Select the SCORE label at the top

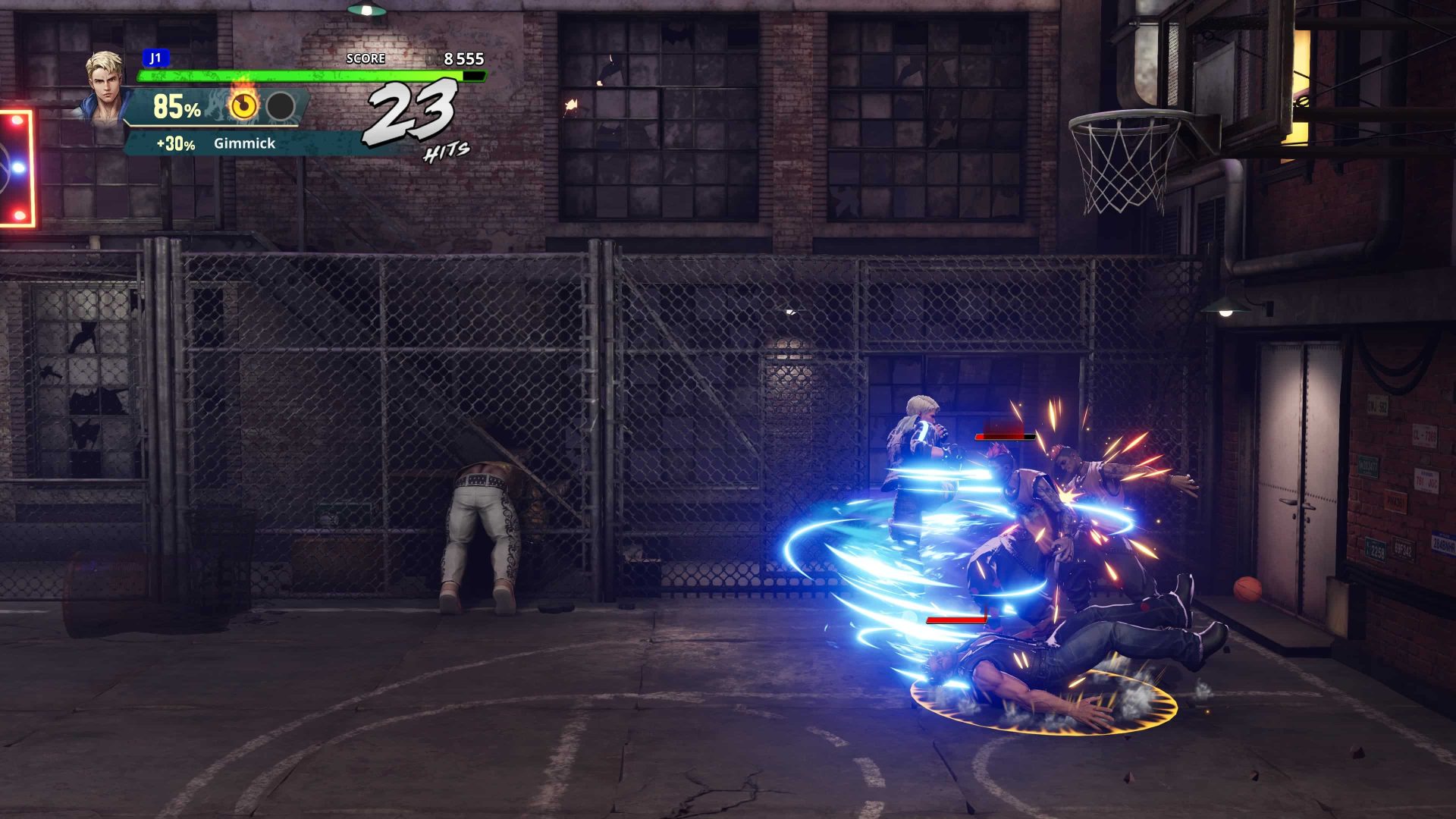(x=365, y=58)
